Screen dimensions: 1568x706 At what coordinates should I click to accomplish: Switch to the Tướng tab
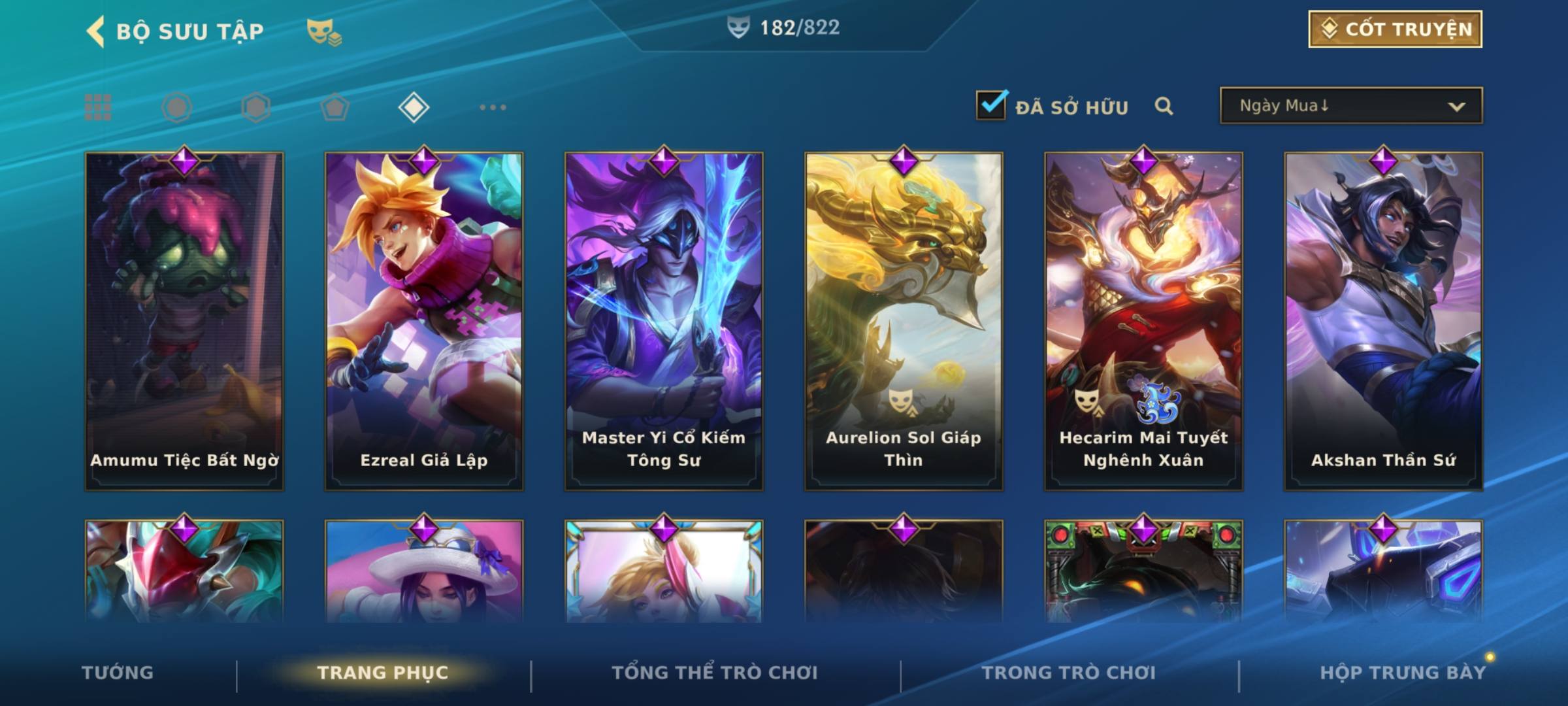point(118,673)
